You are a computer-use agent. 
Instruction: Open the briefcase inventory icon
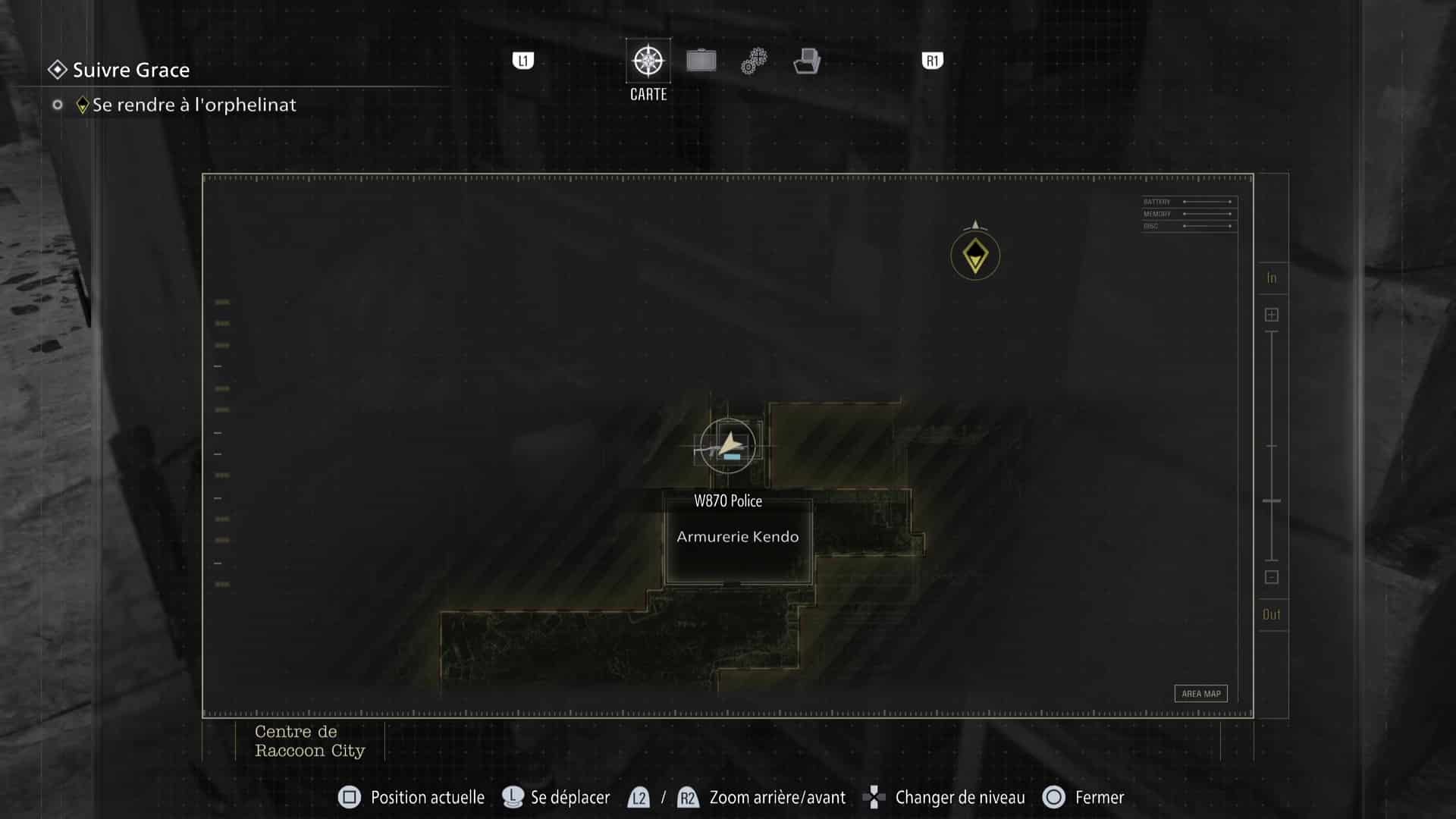click(x=701, y=60)
